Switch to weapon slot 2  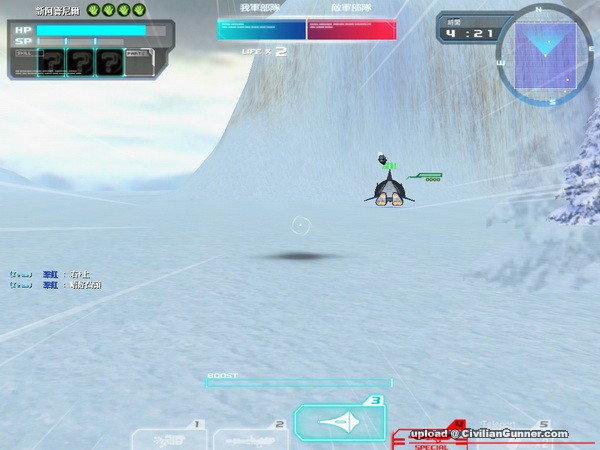click(250, 437)
